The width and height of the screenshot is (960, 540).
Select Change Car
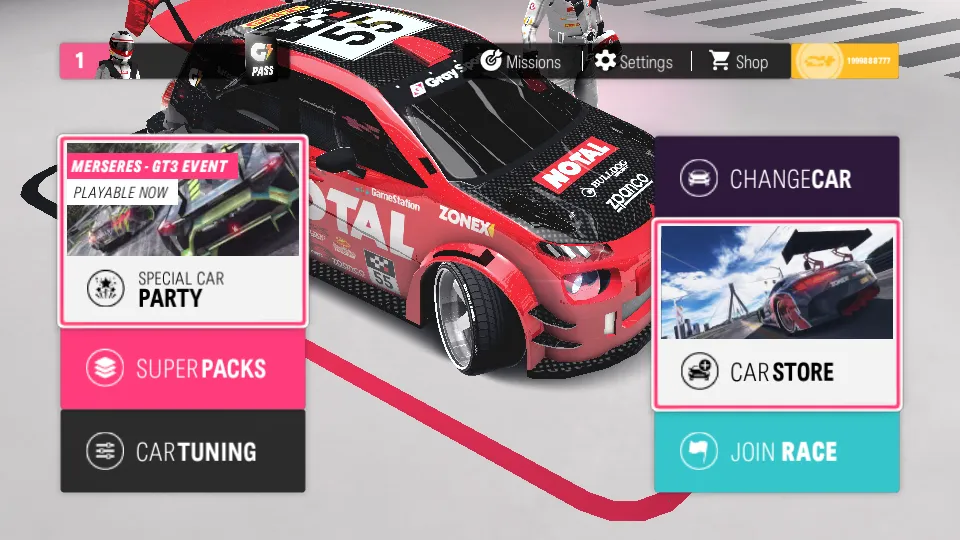tap(776, 179)
